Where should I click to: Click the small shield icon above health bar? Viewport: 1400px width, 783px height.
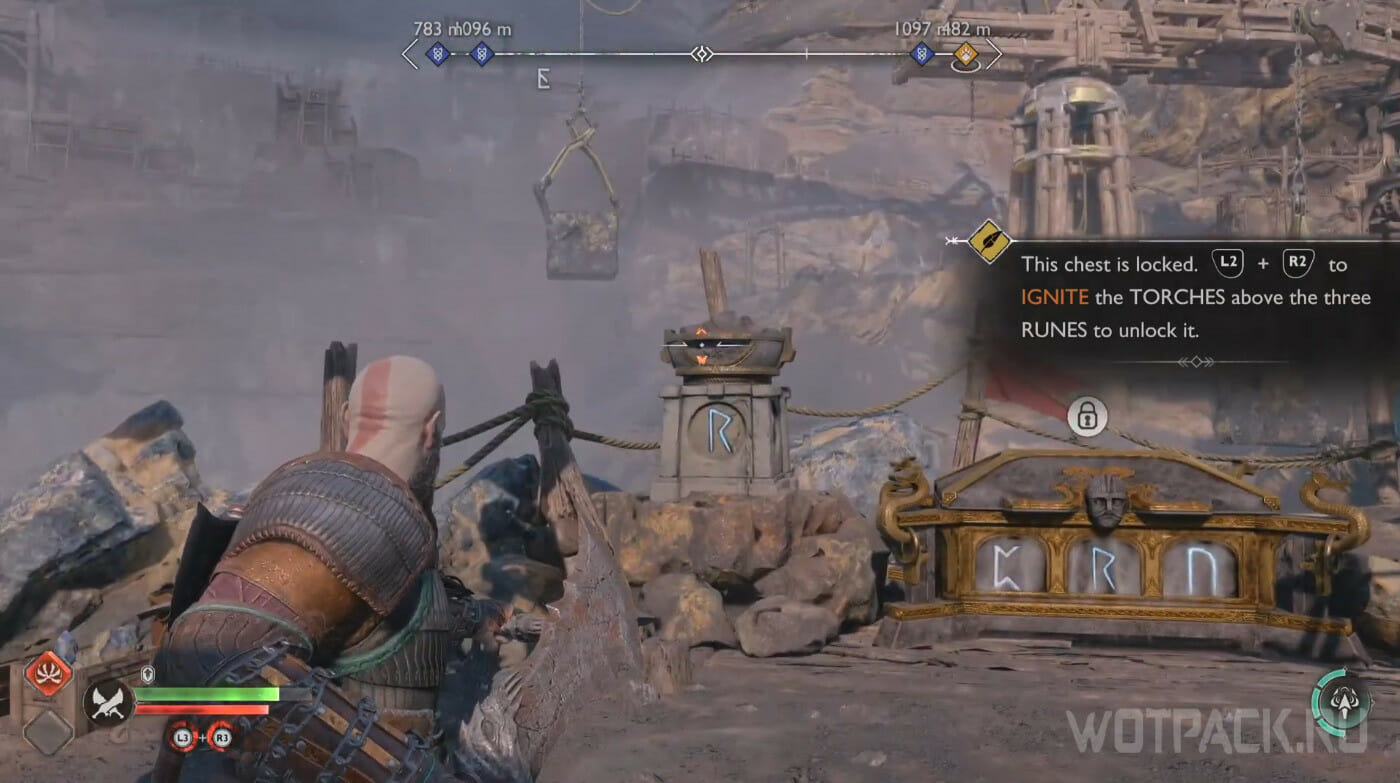148,674
